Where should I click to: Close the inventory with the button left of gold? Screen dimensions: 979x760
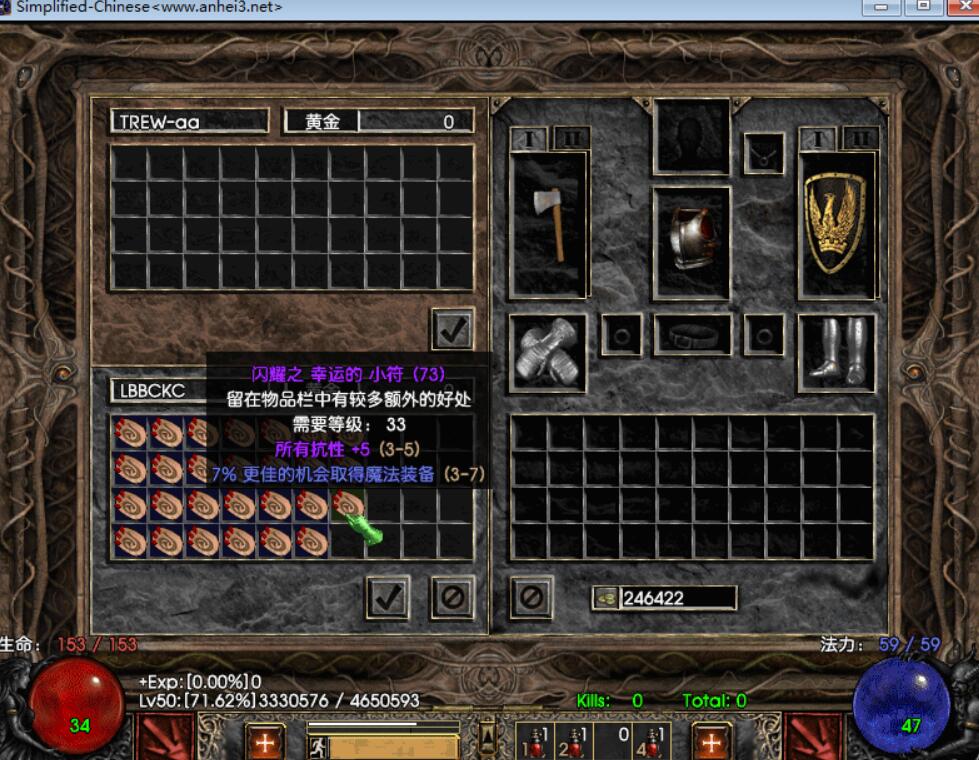click(531, 597)
